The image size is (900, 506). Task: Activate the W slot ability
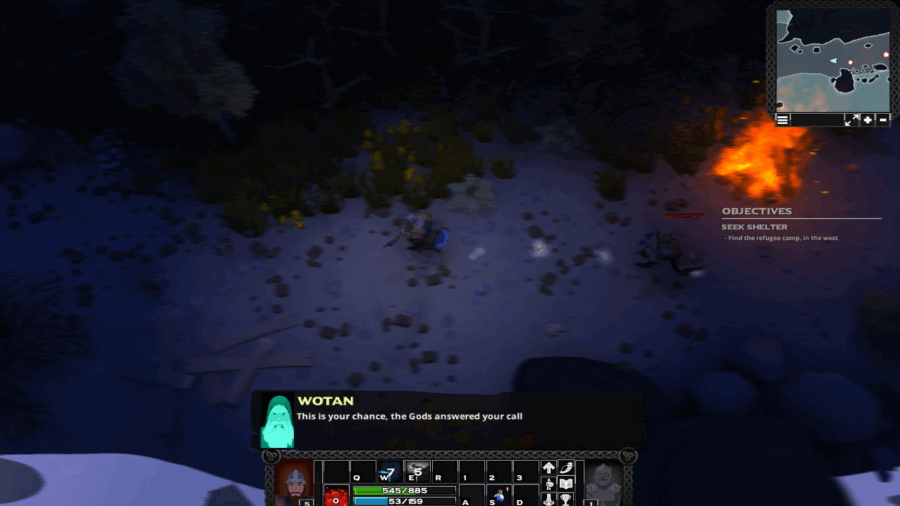pos(389,471)
